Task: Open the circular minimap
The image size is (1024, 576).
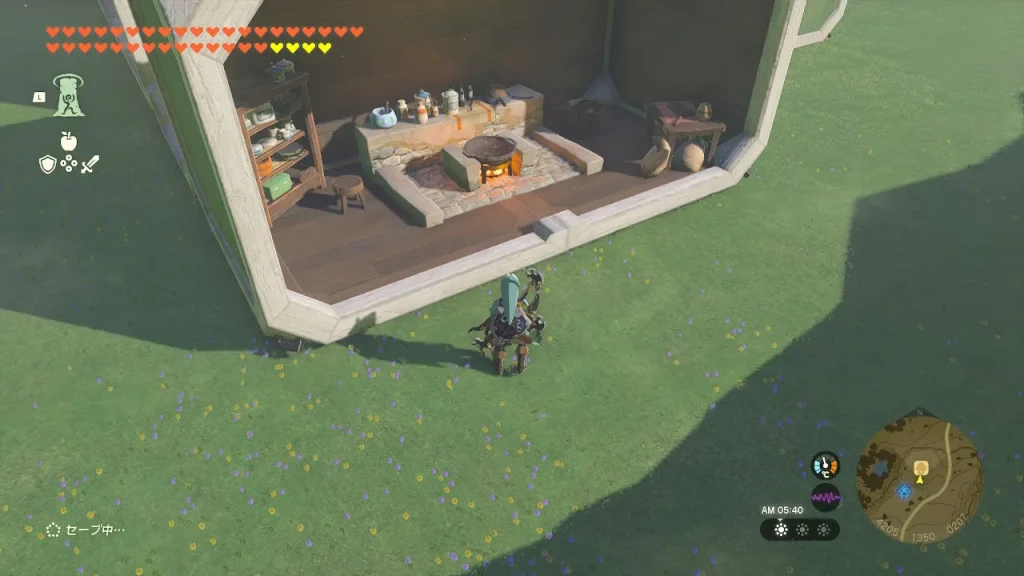Action: click(918, 480)
